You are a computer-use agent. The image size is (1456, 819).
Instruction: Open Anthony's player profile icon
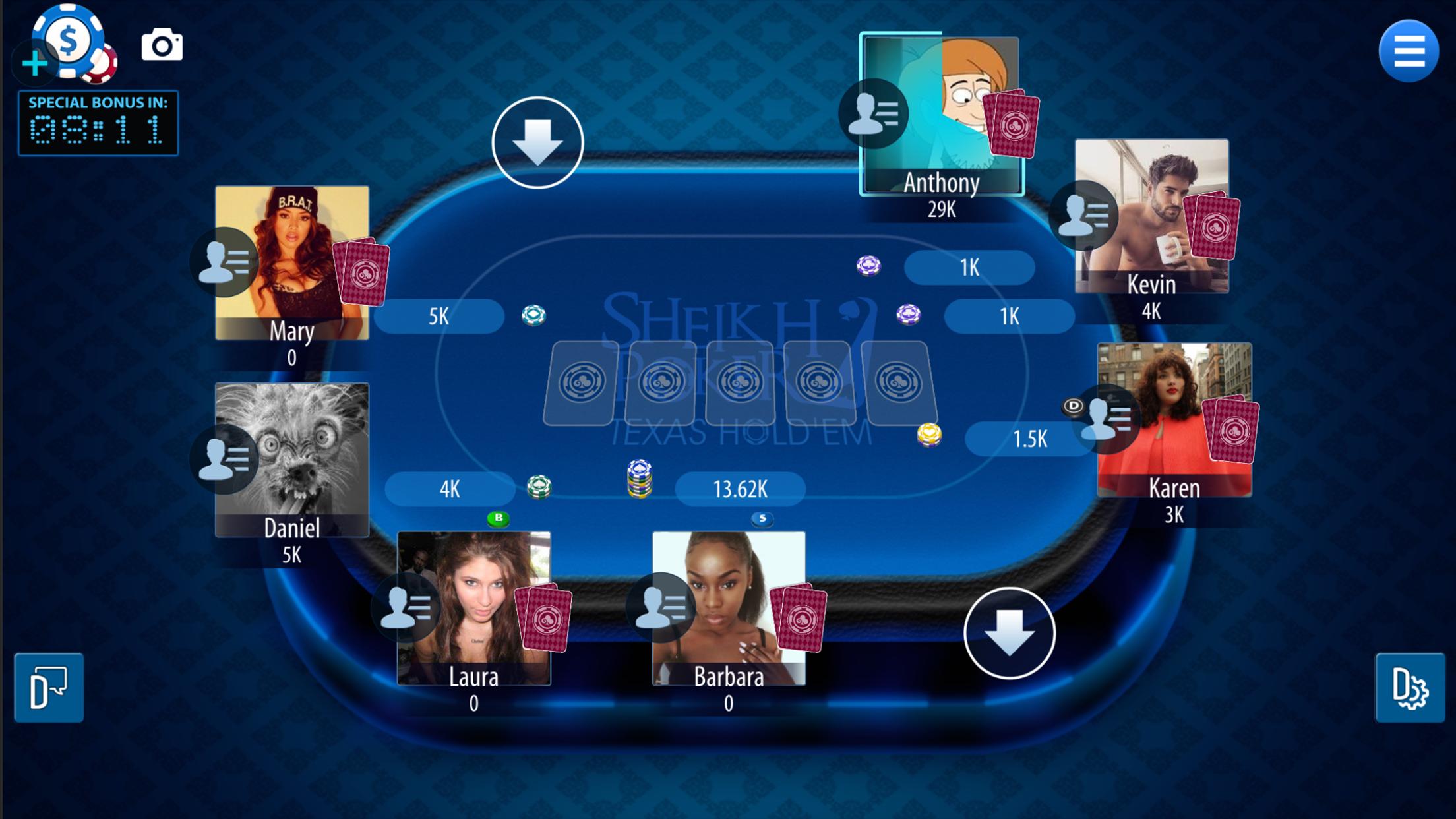tap(874, 112)
